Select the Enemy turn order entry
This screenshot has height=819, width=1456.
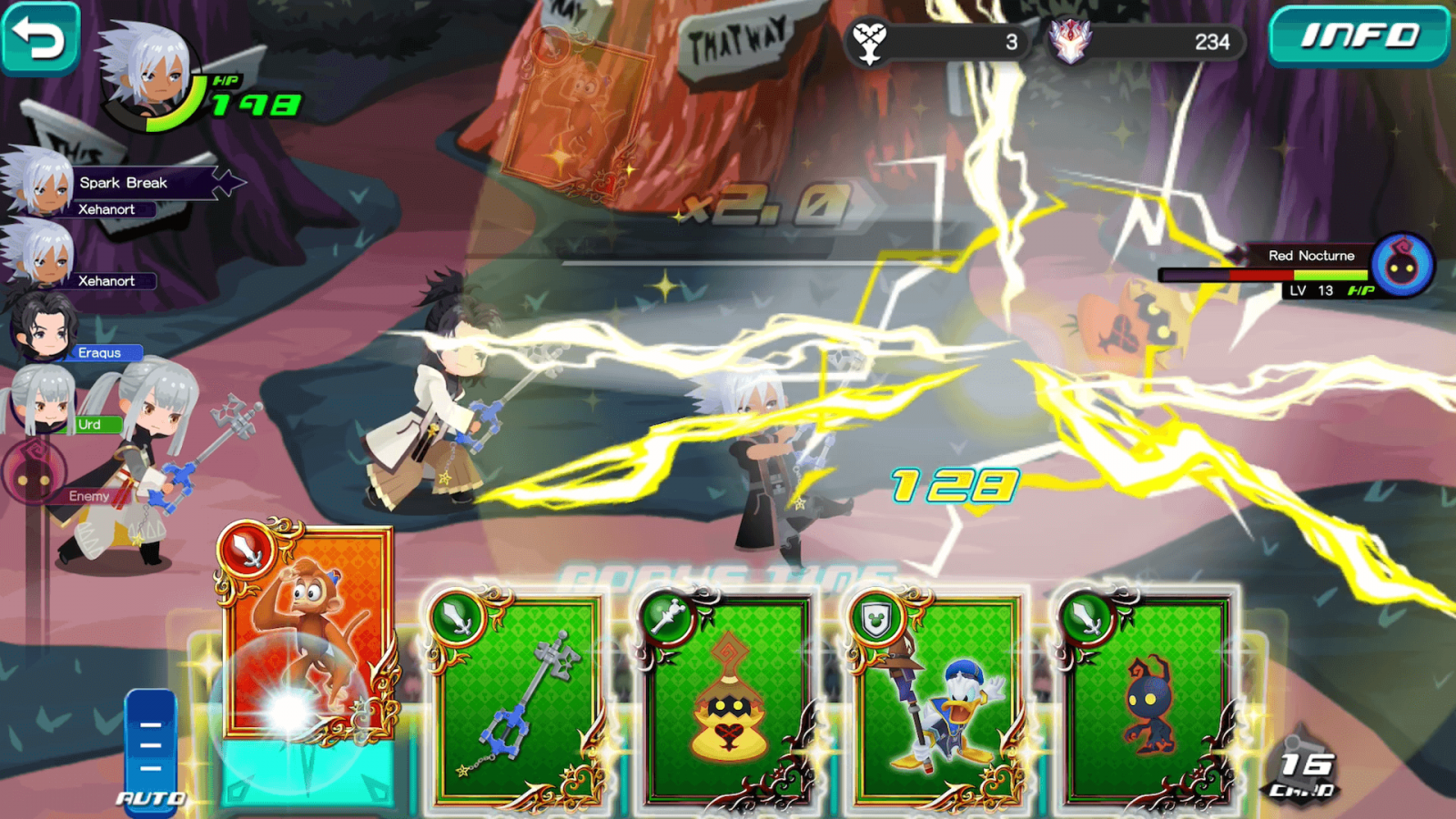(64, 480)
